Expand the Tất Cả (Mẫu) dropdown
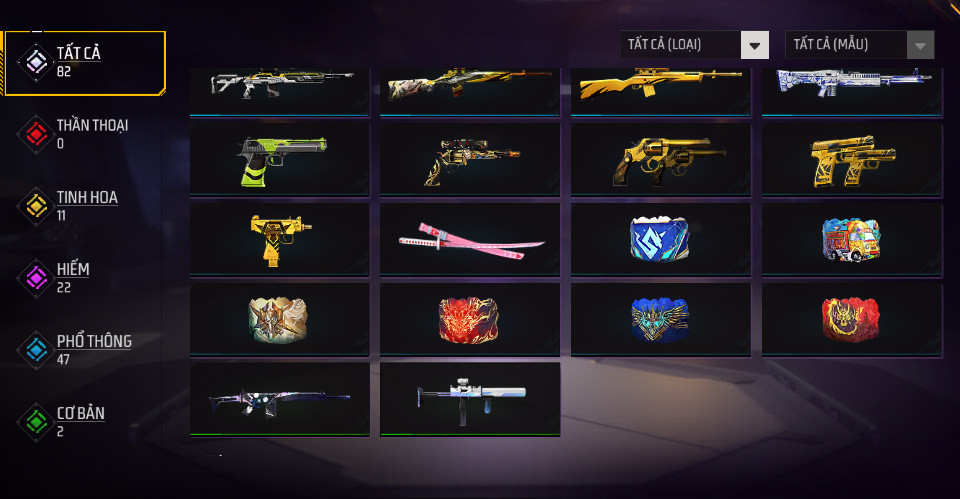This screenshot has width=960, height=499. [860, 45]
